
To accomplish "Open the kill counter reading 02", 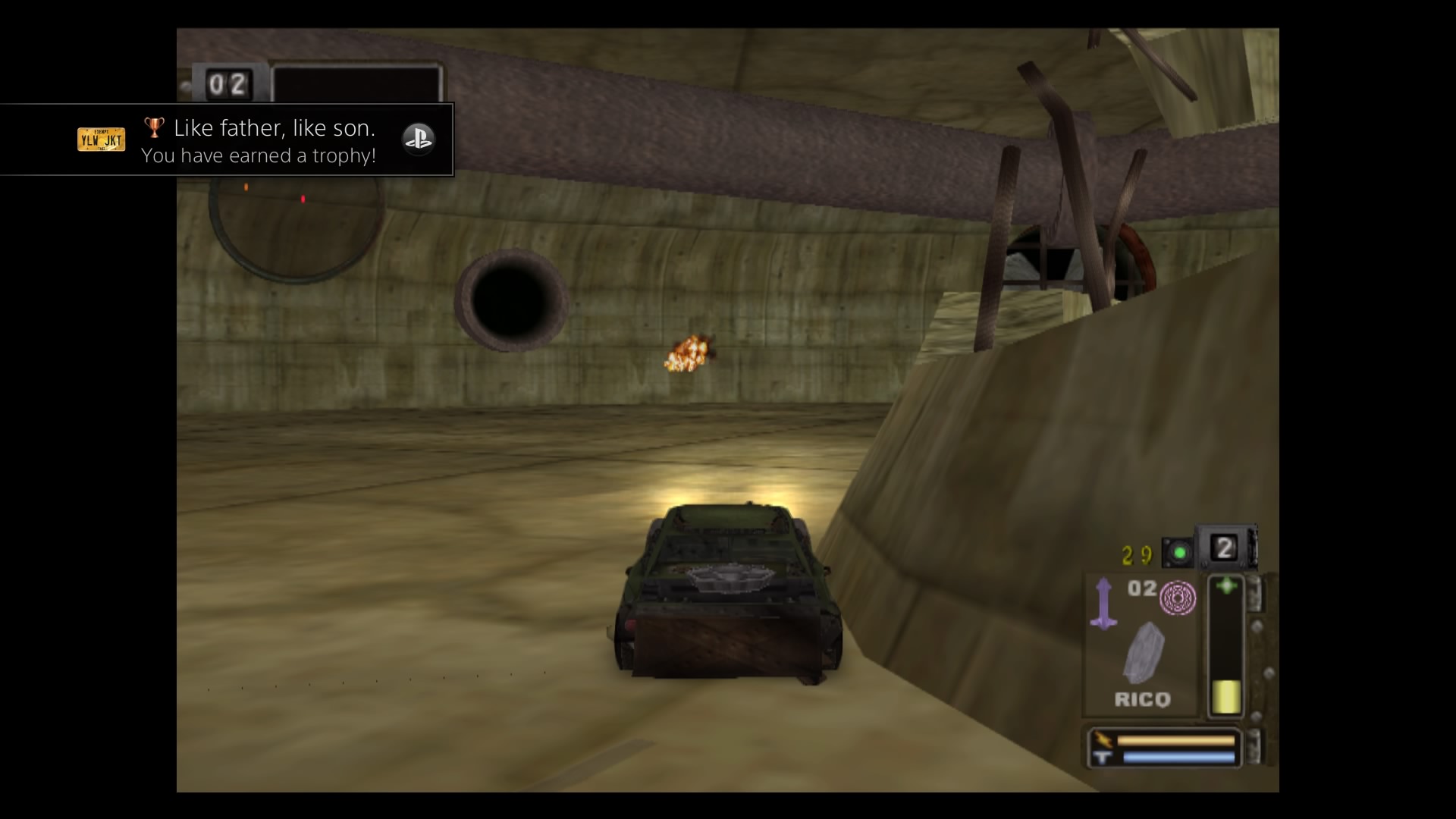I will 227,83.
